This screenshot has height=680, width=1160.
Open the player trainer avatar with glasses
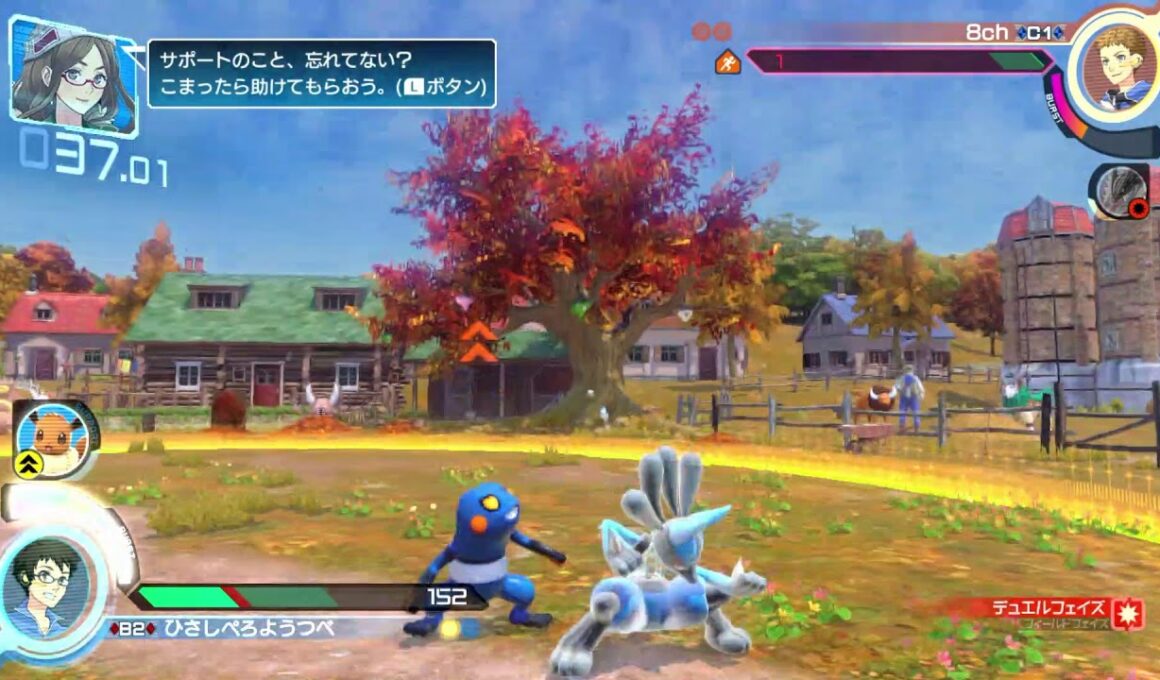(x=48, y=587)
